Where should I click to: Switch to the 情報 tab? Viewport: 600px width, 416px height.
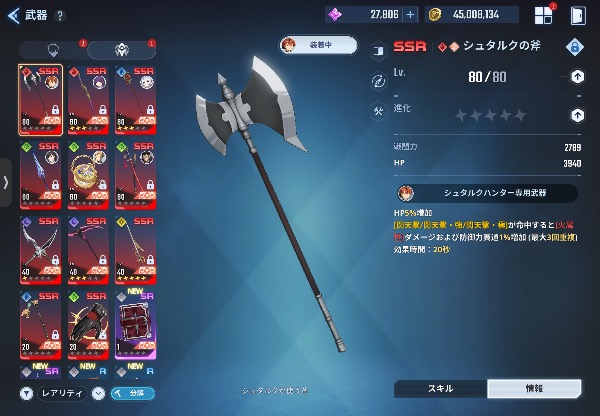(x=533, y=388)
